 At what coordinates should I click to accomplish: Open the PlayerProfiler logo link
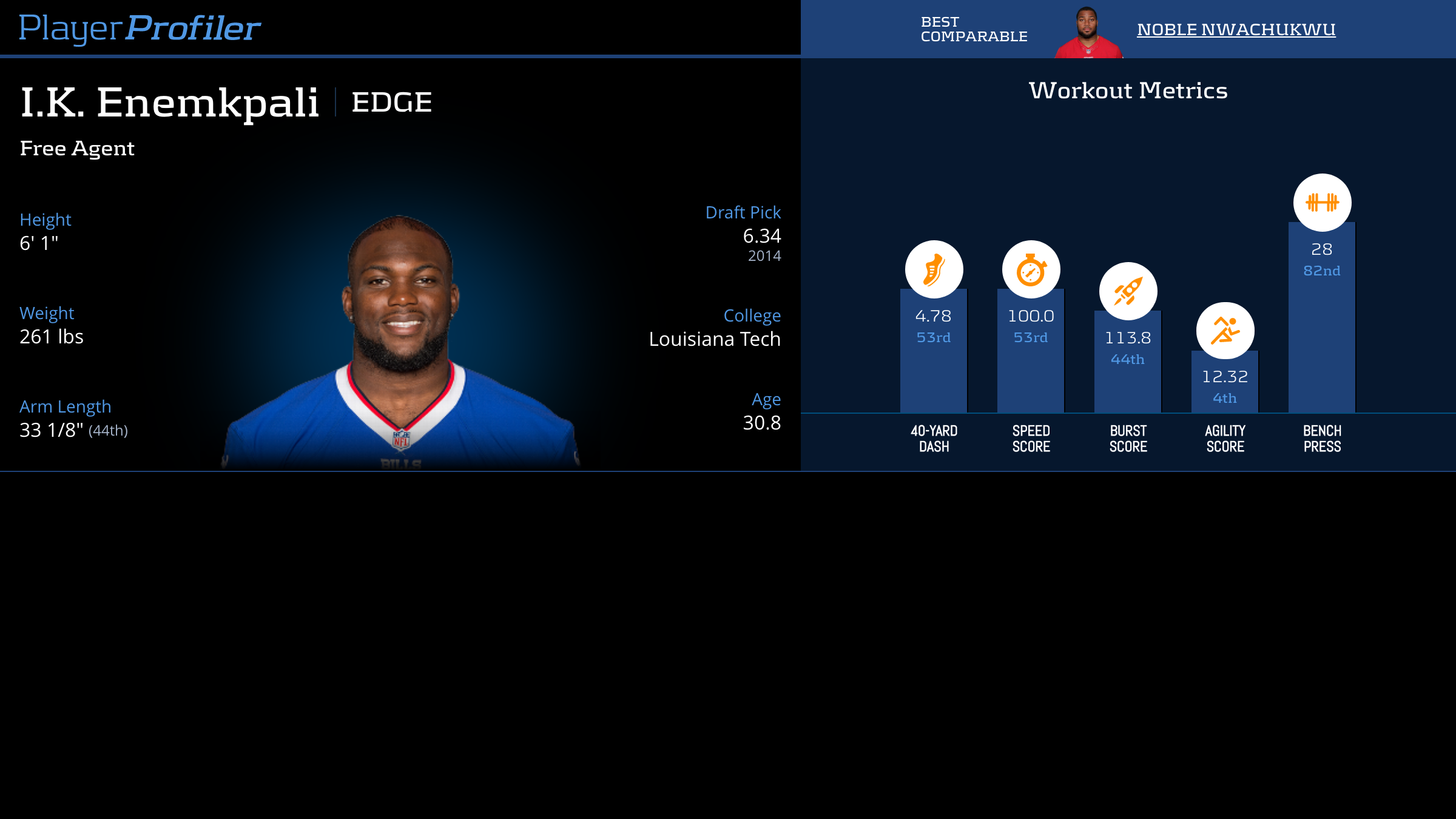[x=140, y=29]
